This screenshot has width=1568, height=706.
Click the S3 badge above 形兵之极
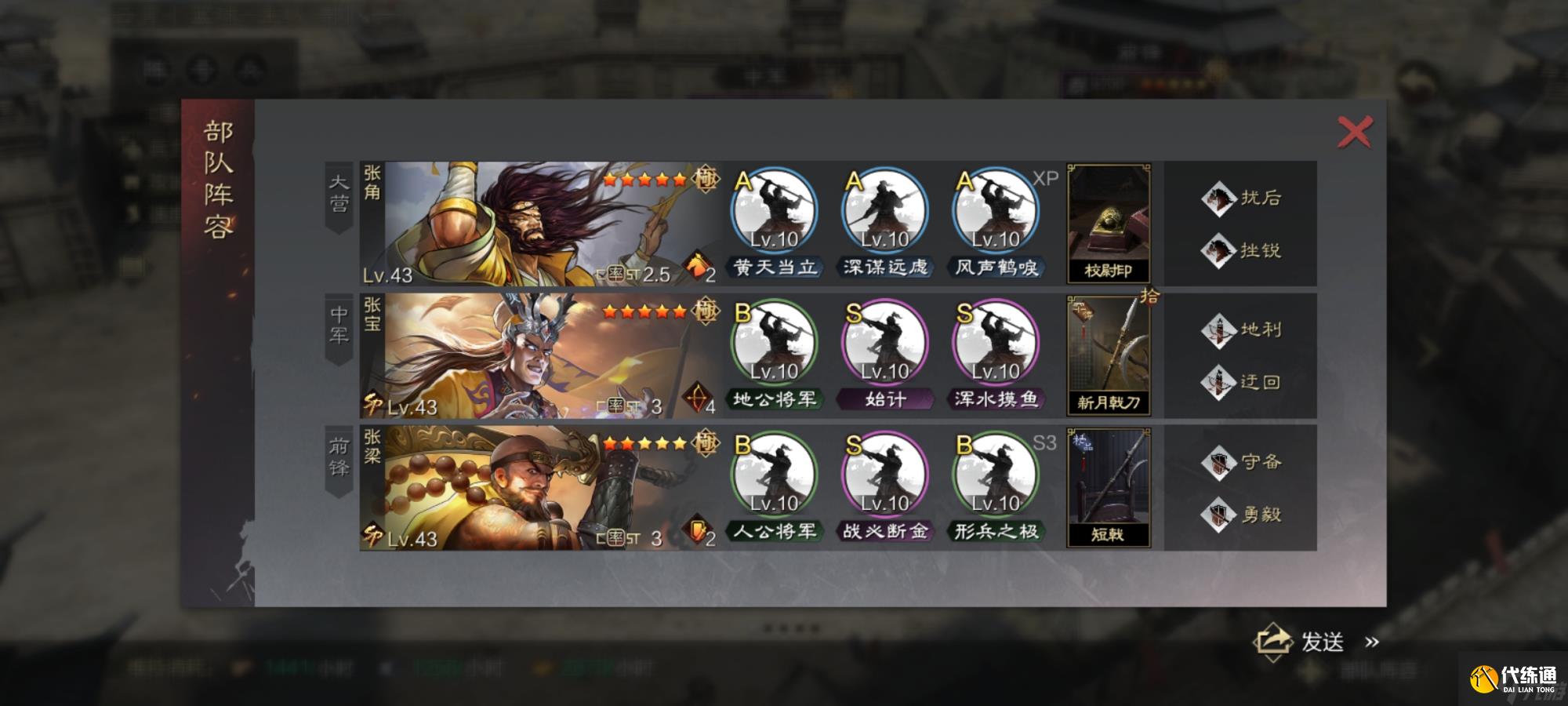point(1046,443)
